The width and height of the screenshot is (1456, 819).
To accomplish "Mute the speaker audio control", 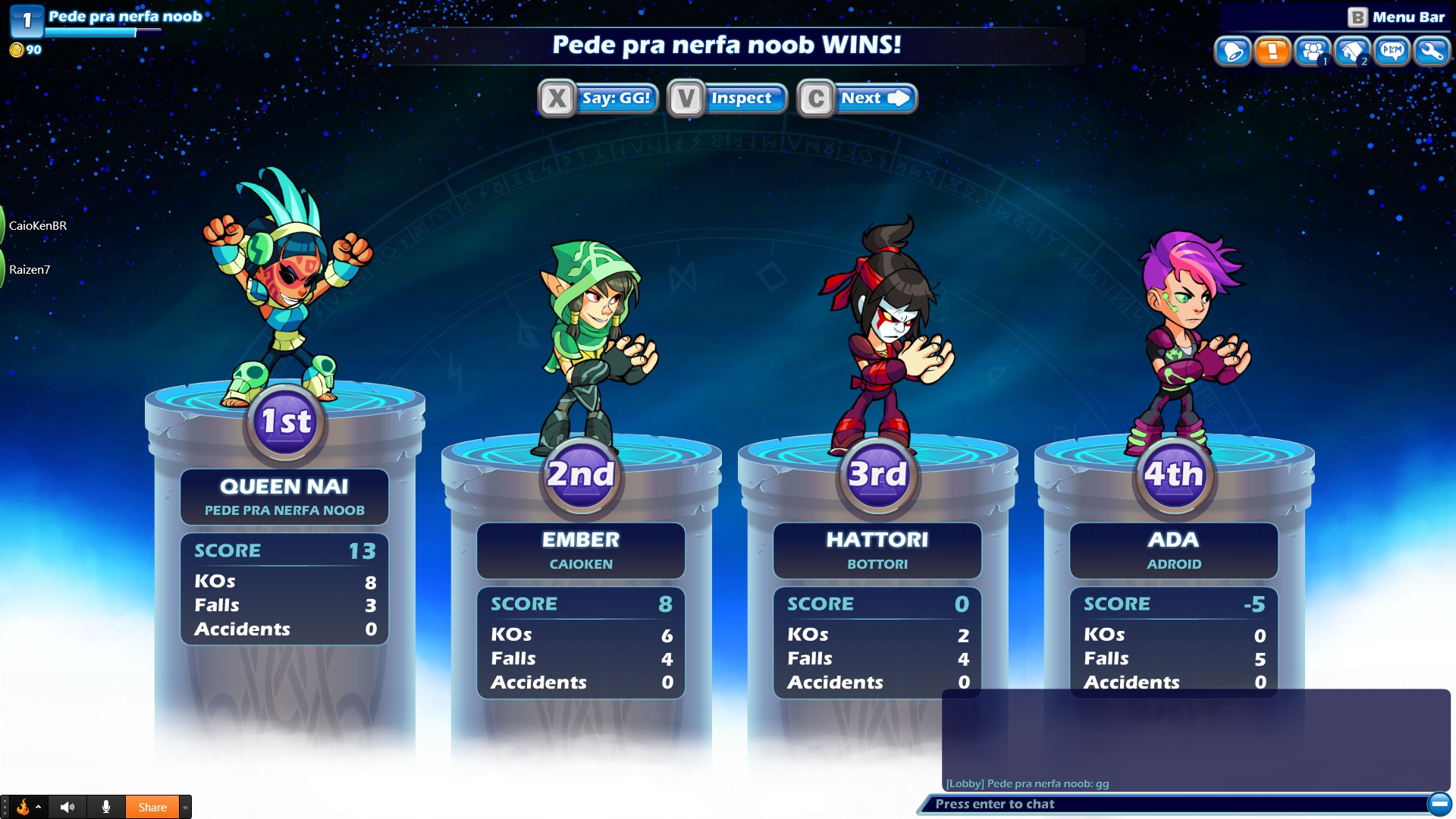I will (67, 807).
